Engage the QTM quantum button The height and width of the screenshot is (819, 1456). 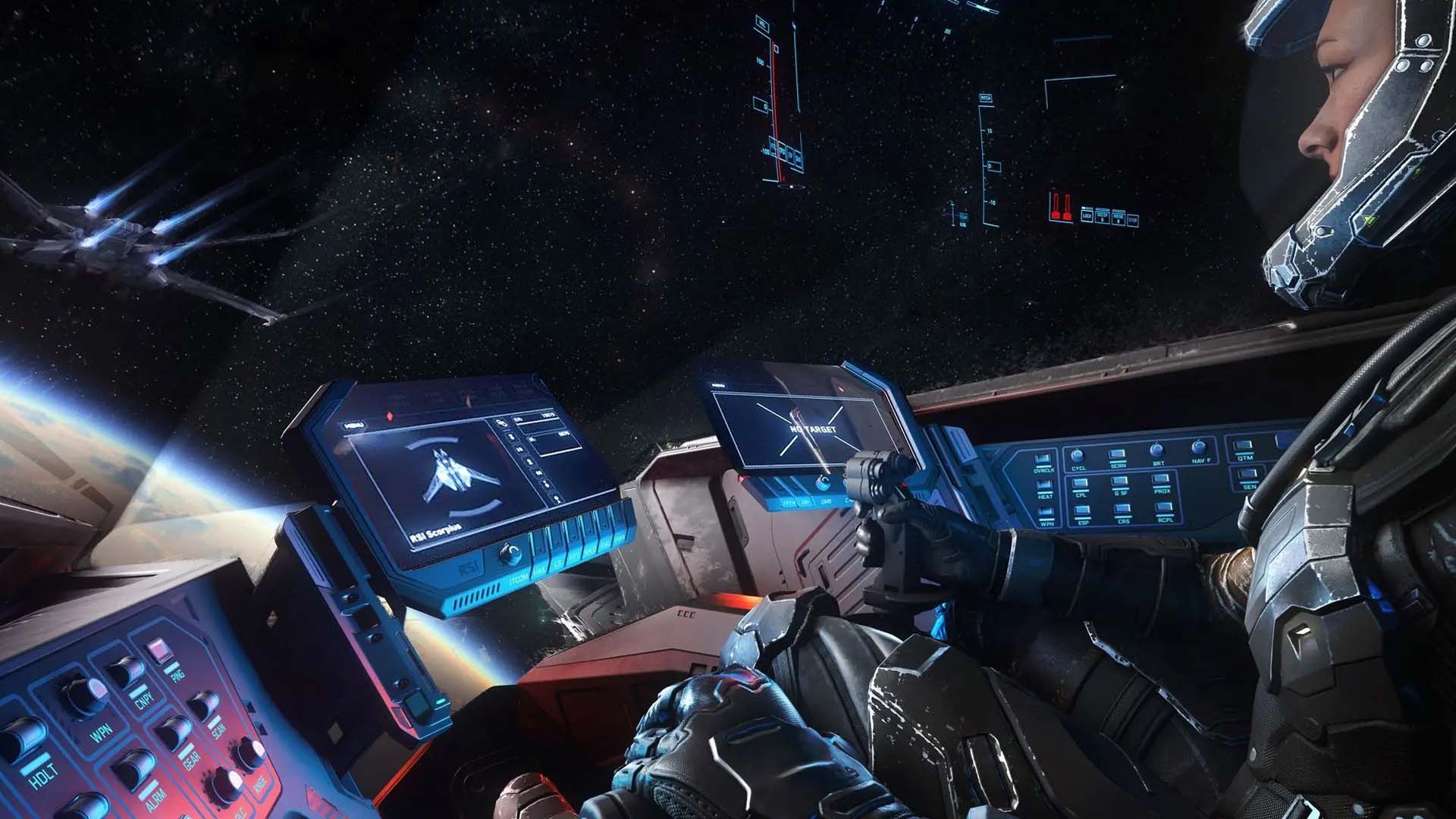click(x=1244, y=447)
